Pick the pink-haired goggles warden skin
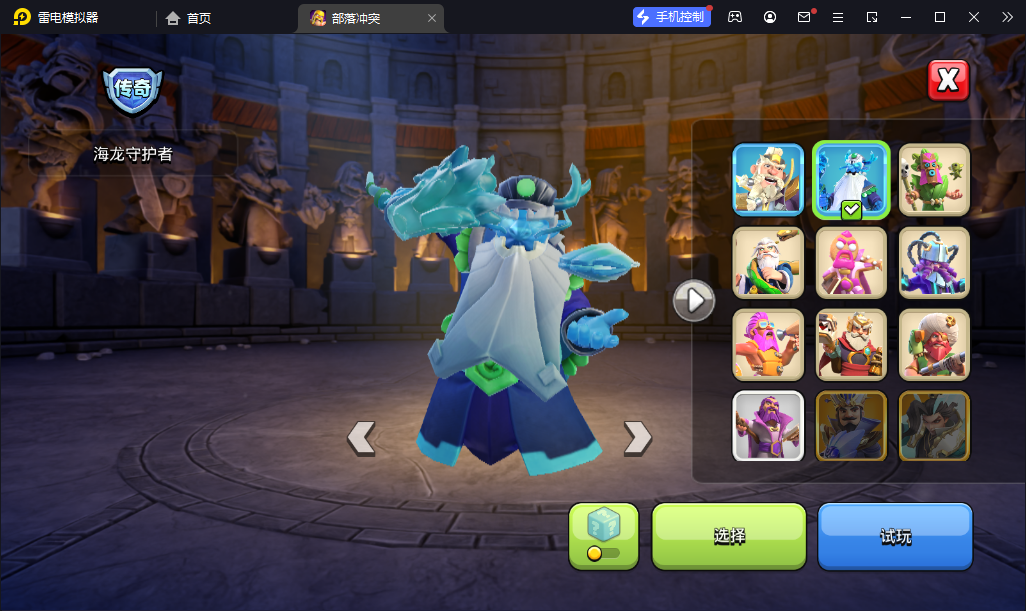Viewport: 1026px width, 611px height. [768, 344]
